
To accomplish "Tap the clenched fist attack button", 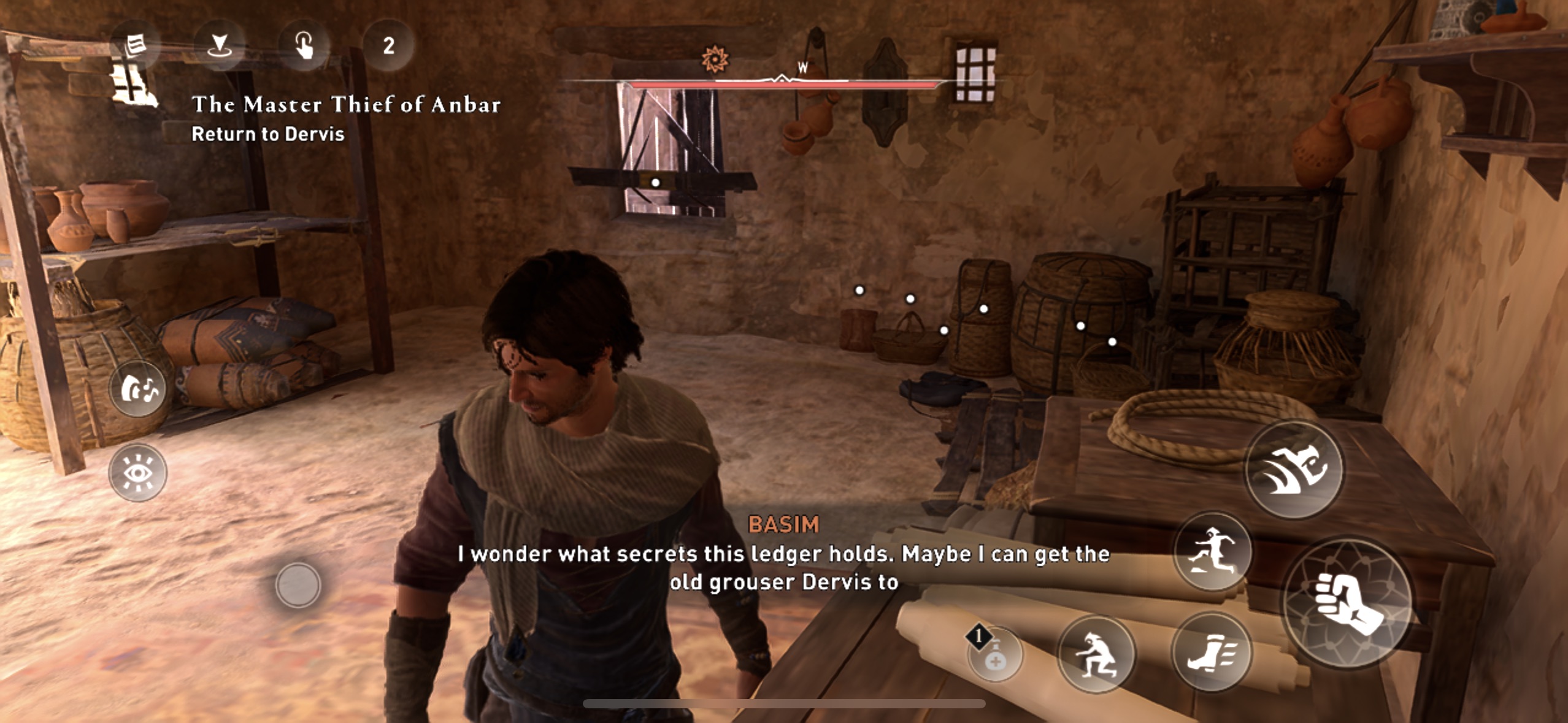I will pos(1348,603).
